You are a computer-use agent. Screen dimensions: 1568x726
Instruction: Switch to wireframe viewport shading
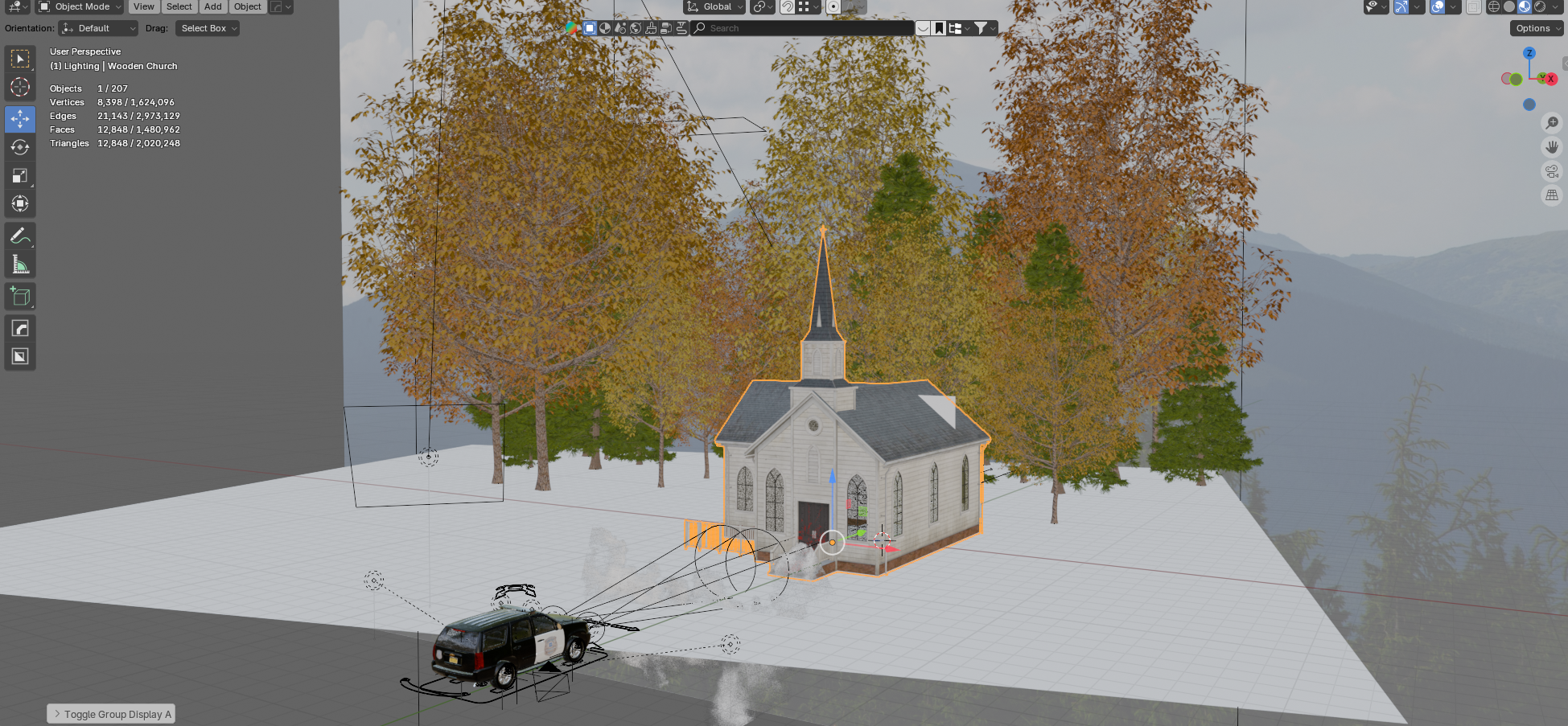[1494, 6]
